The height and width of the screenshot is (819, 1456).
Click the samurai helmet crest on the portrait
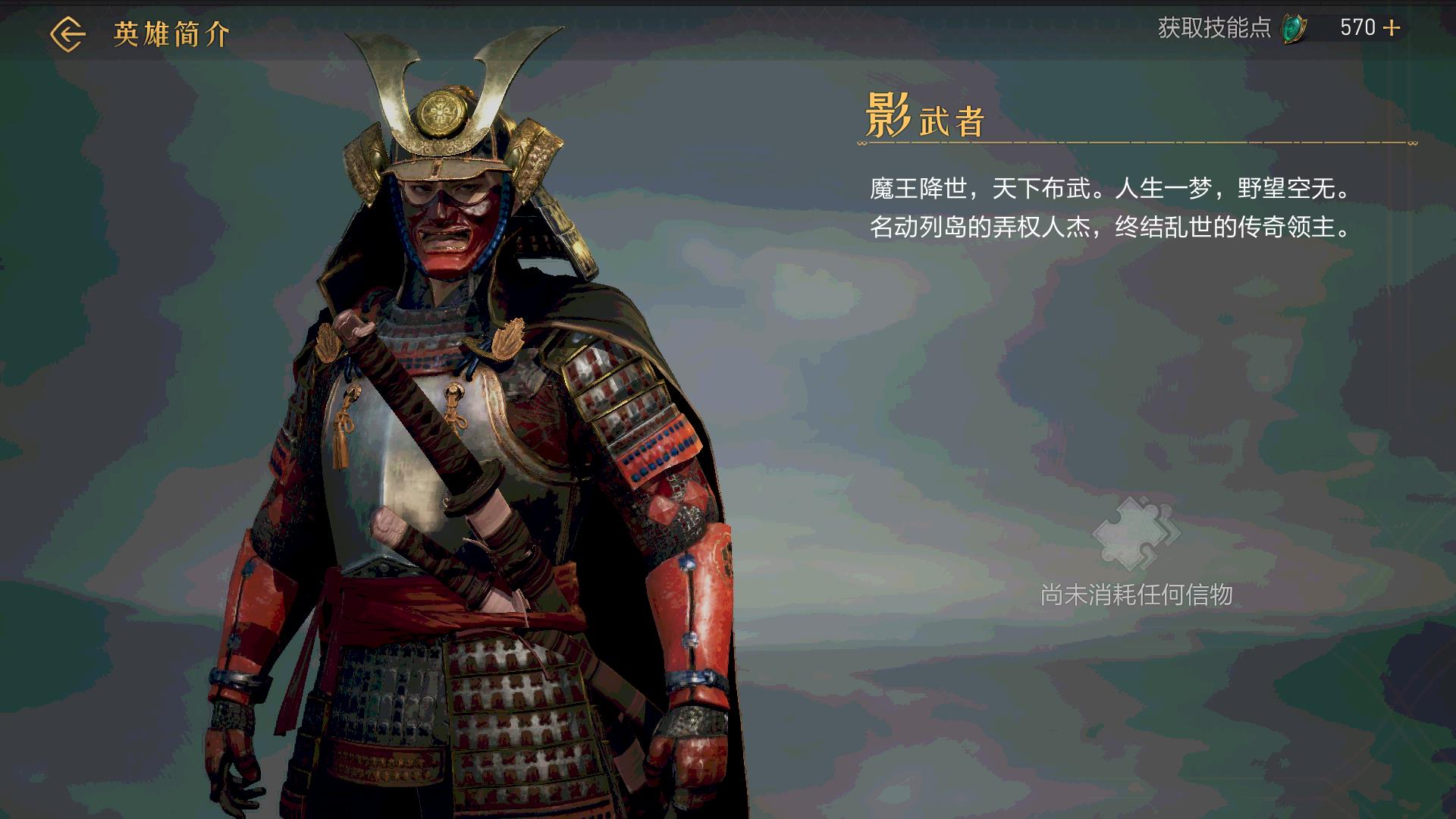coord(442,114)
